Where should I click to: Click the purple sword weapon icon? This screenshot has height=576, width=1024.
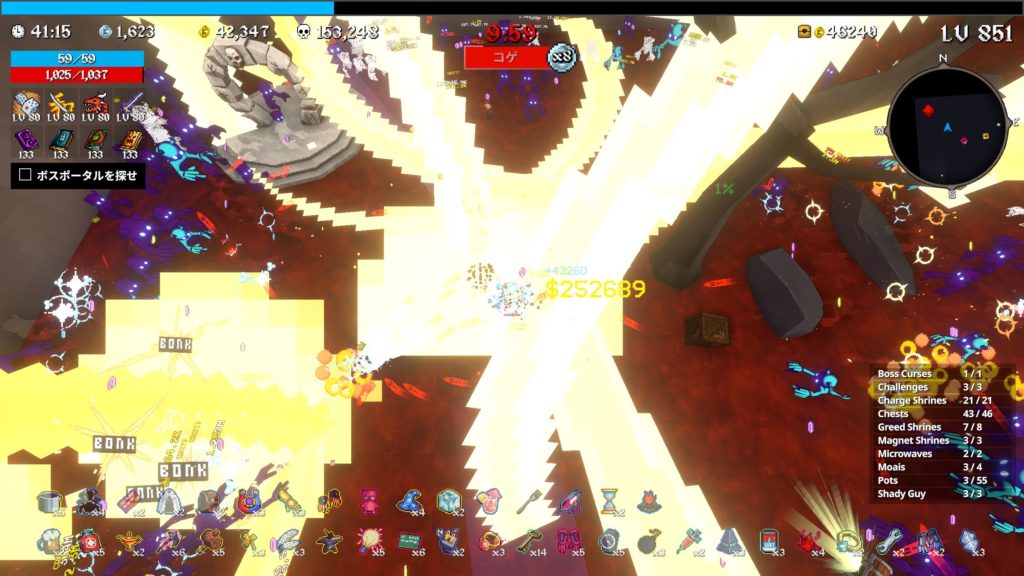click(130, 103)
